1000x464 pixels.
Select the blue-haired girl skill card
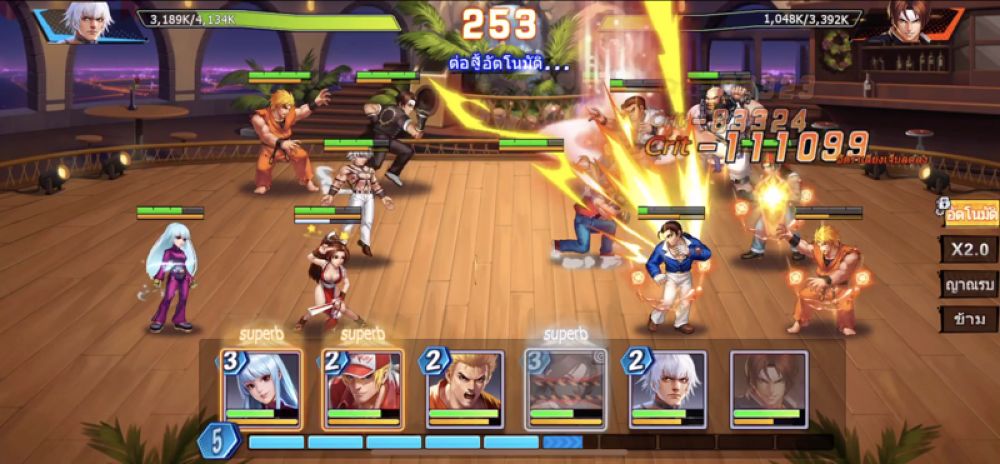point(260,389)
